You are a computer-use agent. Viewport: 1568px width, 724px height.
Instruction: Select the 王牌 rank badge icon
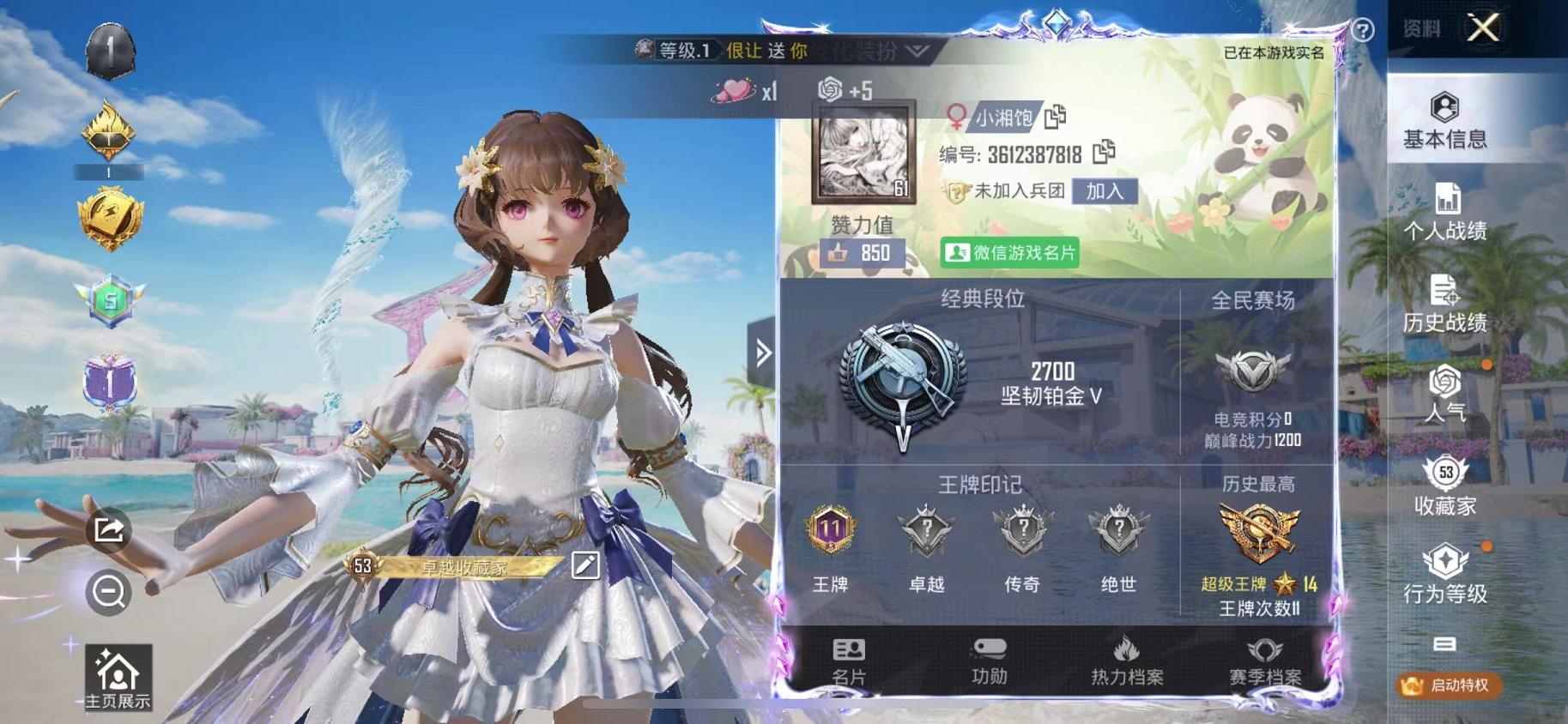[x=828, y=530]
